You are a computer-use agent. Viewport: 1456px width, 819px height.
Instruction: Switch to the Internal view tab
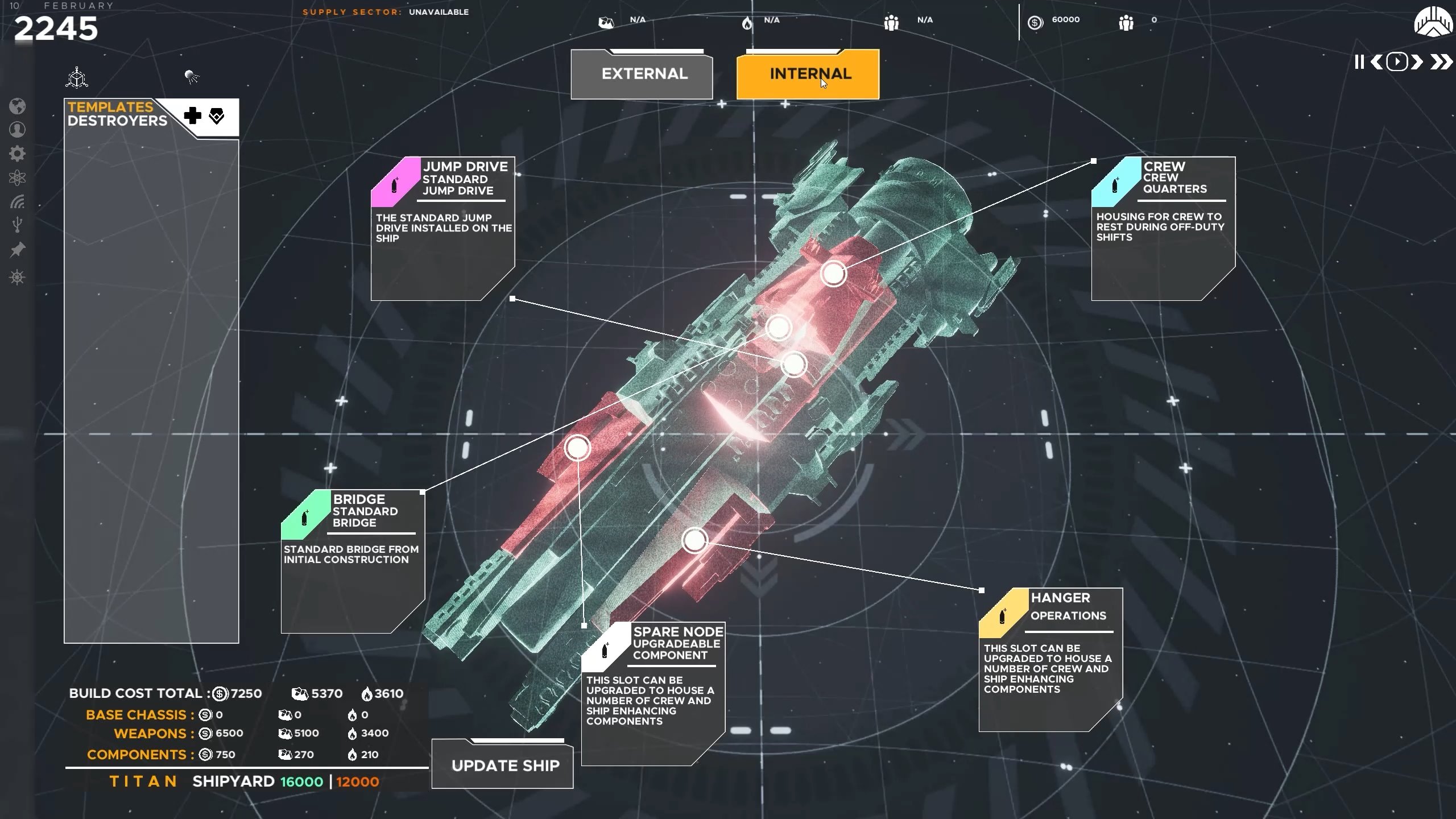[808, 74]
